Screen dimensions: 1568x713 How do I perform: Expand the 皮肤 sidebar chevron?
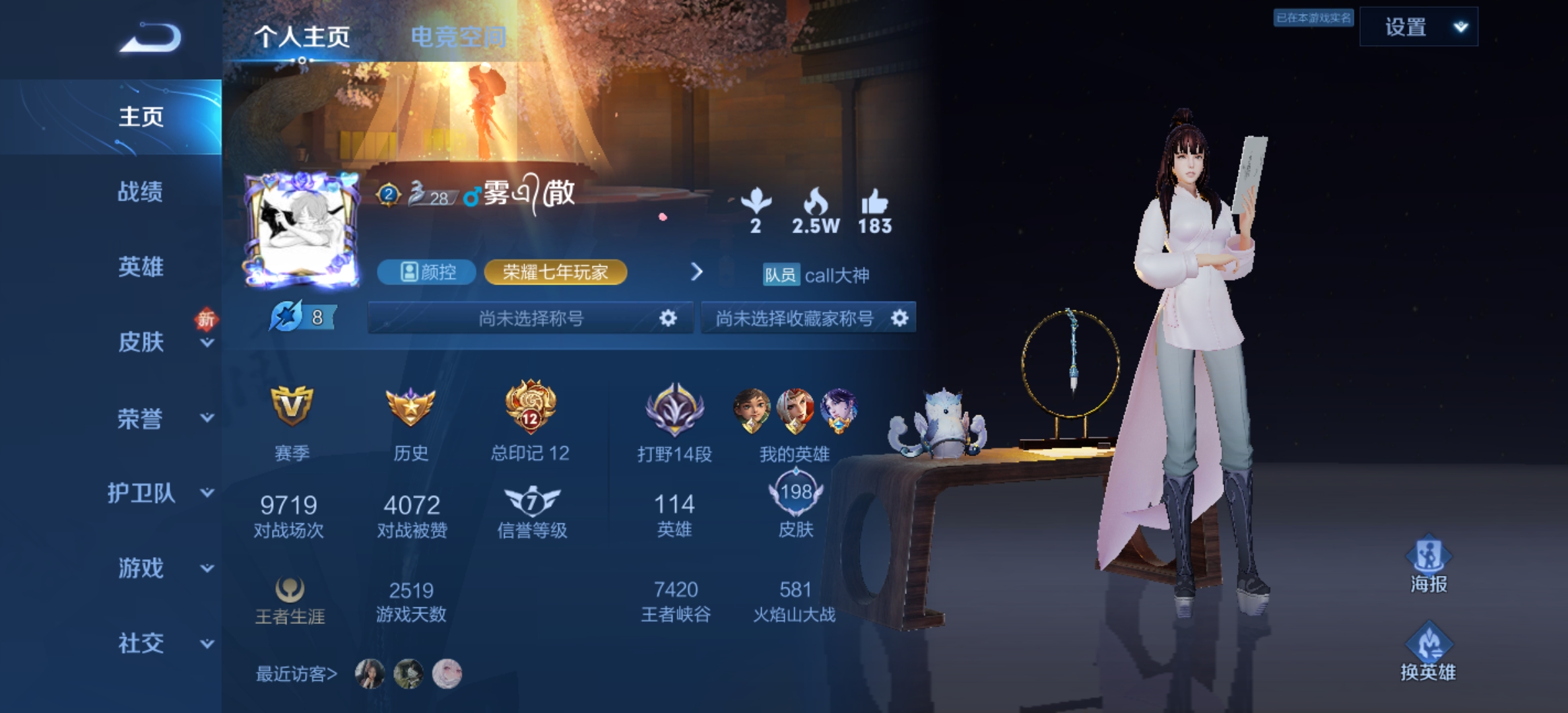tap(207, 344)
